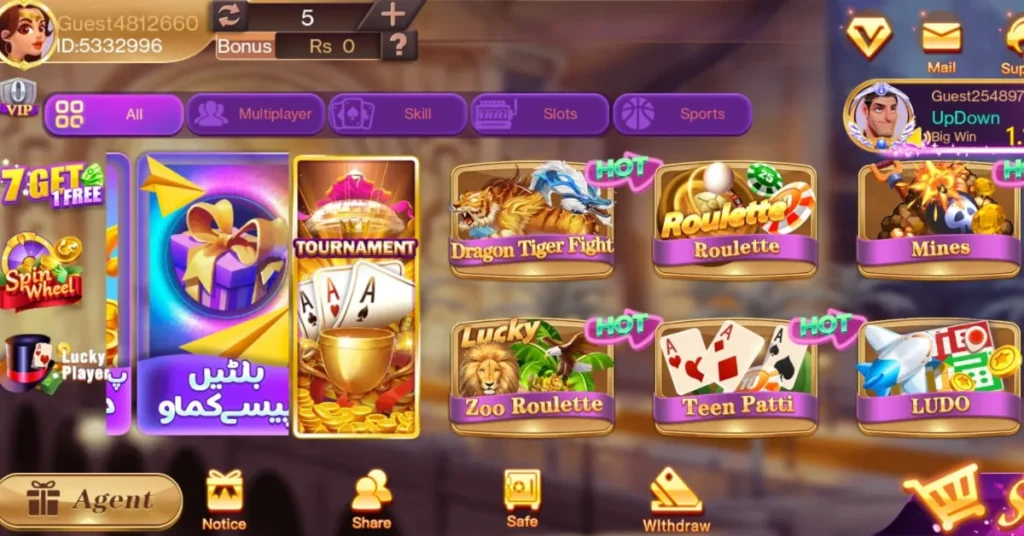Tap the Share icon
The image size is (1024, 536).
tap(371, 498)
